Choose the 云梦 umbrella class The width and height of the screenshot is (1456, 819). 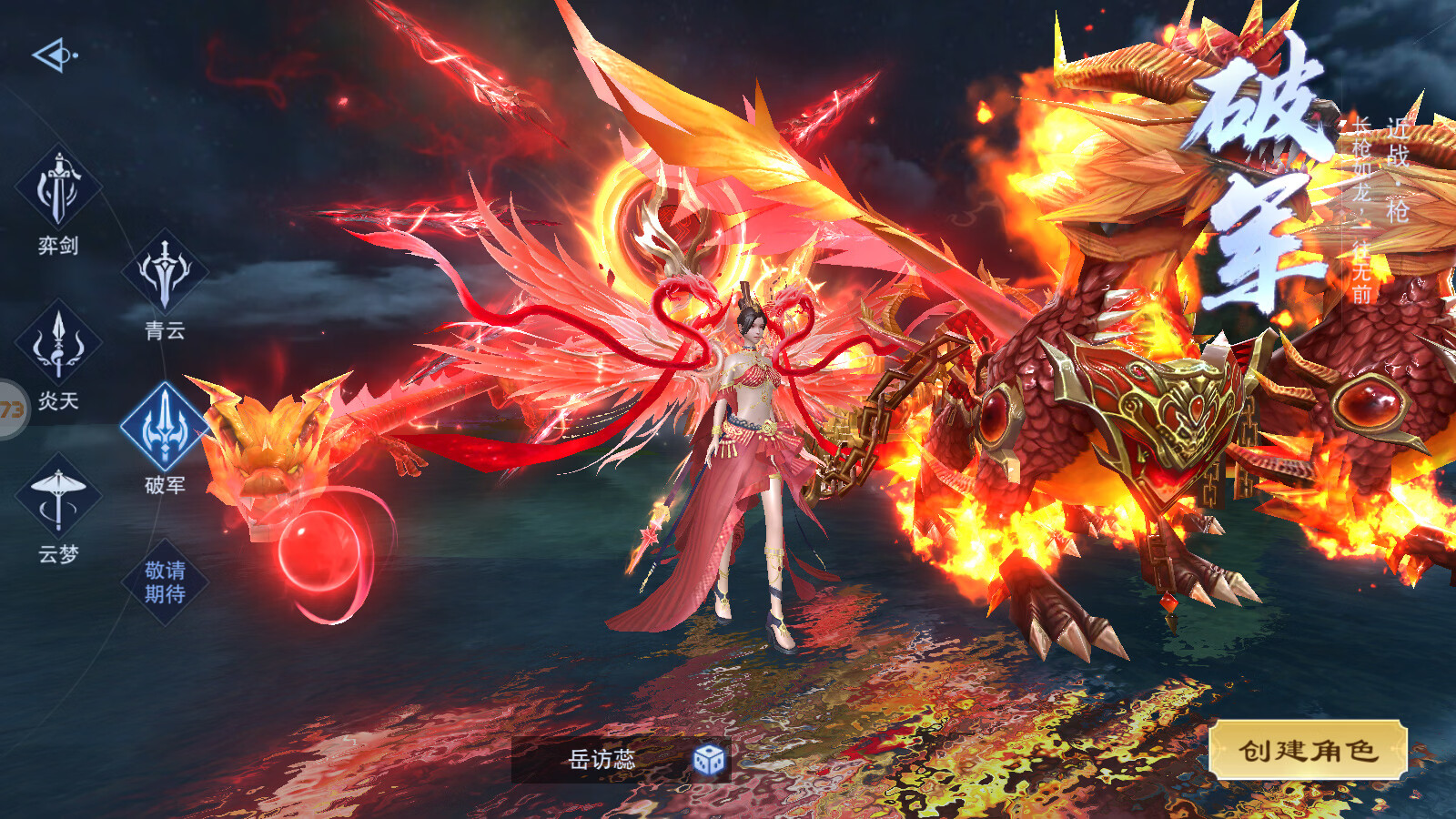pos(58,498)
